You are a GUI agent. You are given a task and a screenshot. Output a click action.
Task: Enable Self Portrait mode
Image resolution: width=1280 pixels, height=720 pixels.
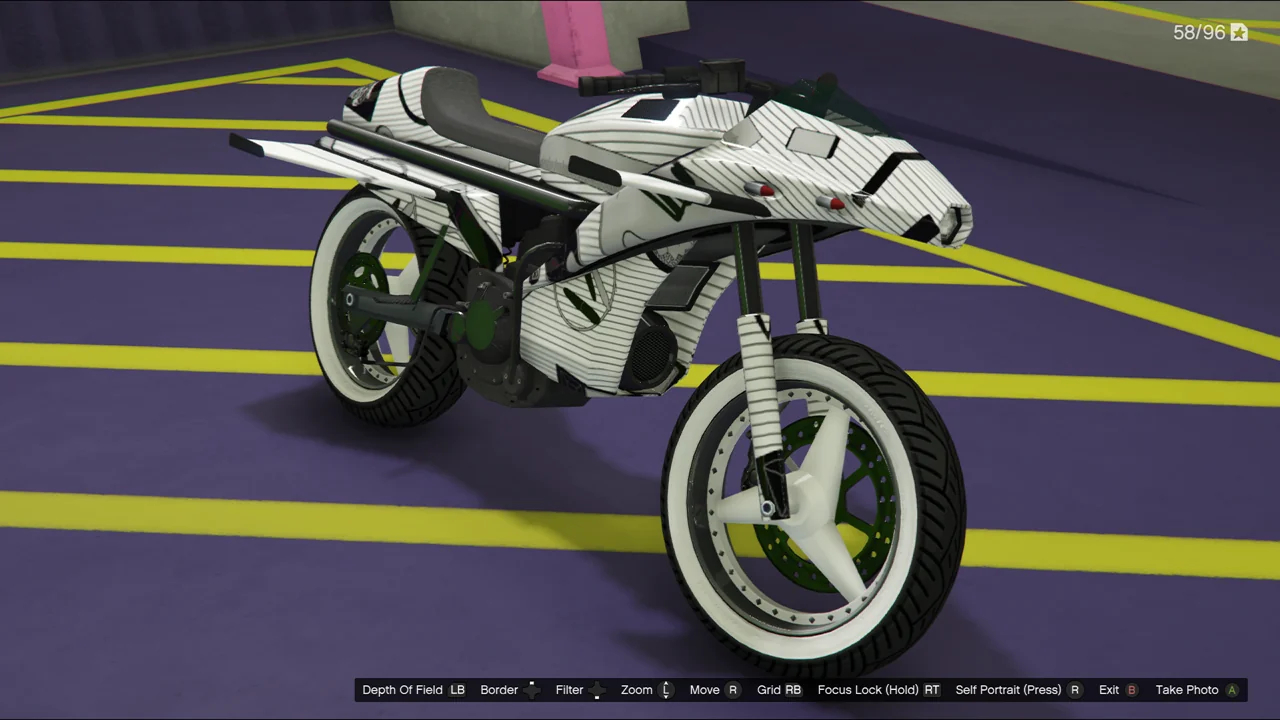[1008, 690]
